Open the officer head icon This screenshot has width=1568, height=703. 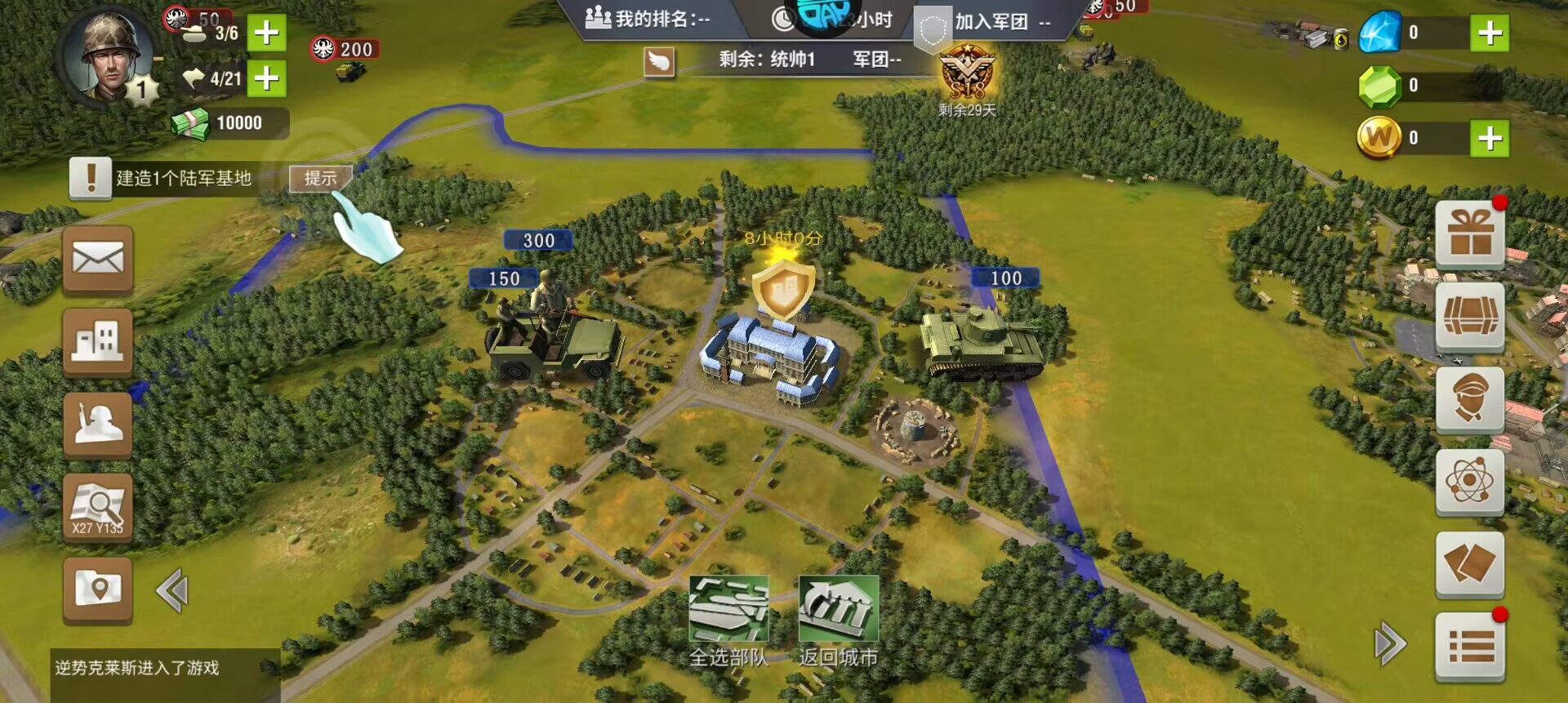pos(1470,398)
